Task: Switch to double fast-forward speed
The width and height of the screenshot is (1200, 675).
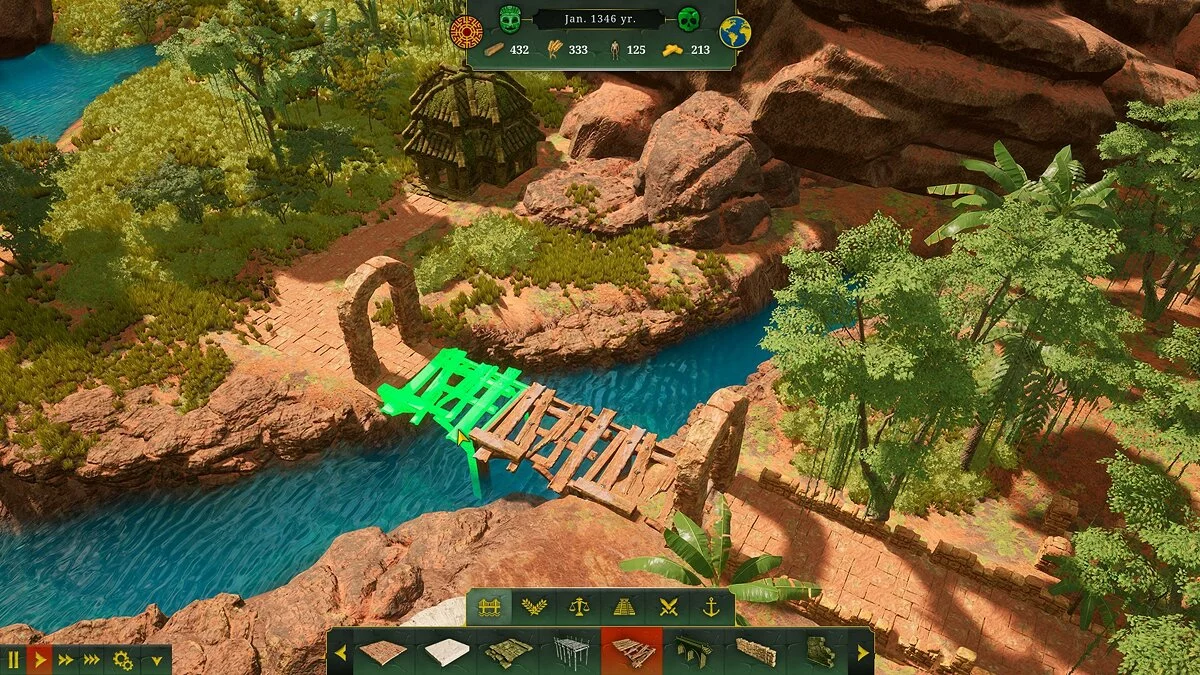Action: click(x=66, y=660)
